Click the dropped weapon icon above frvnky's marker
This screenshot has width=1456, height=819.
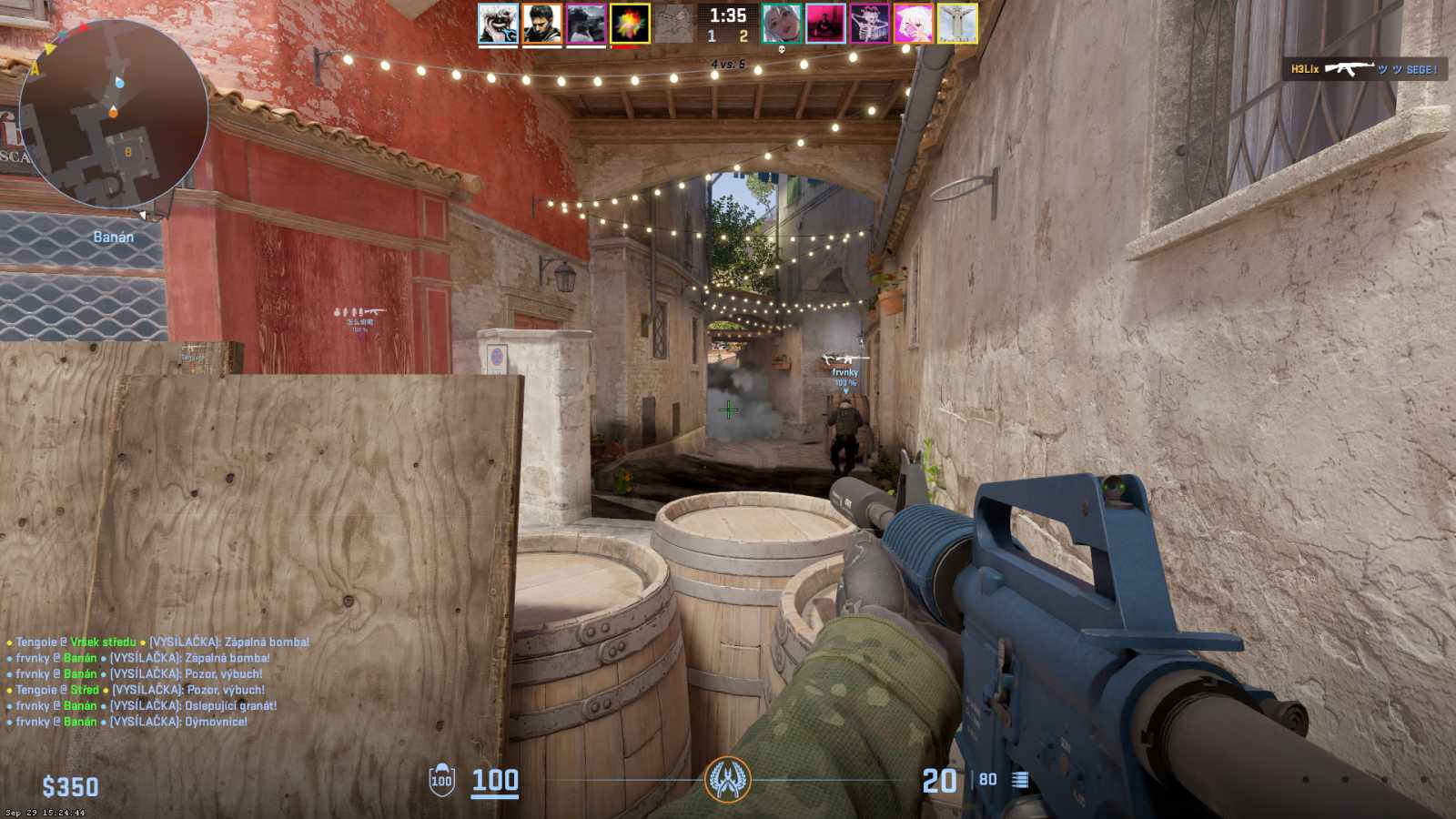(x=843, y=357)
